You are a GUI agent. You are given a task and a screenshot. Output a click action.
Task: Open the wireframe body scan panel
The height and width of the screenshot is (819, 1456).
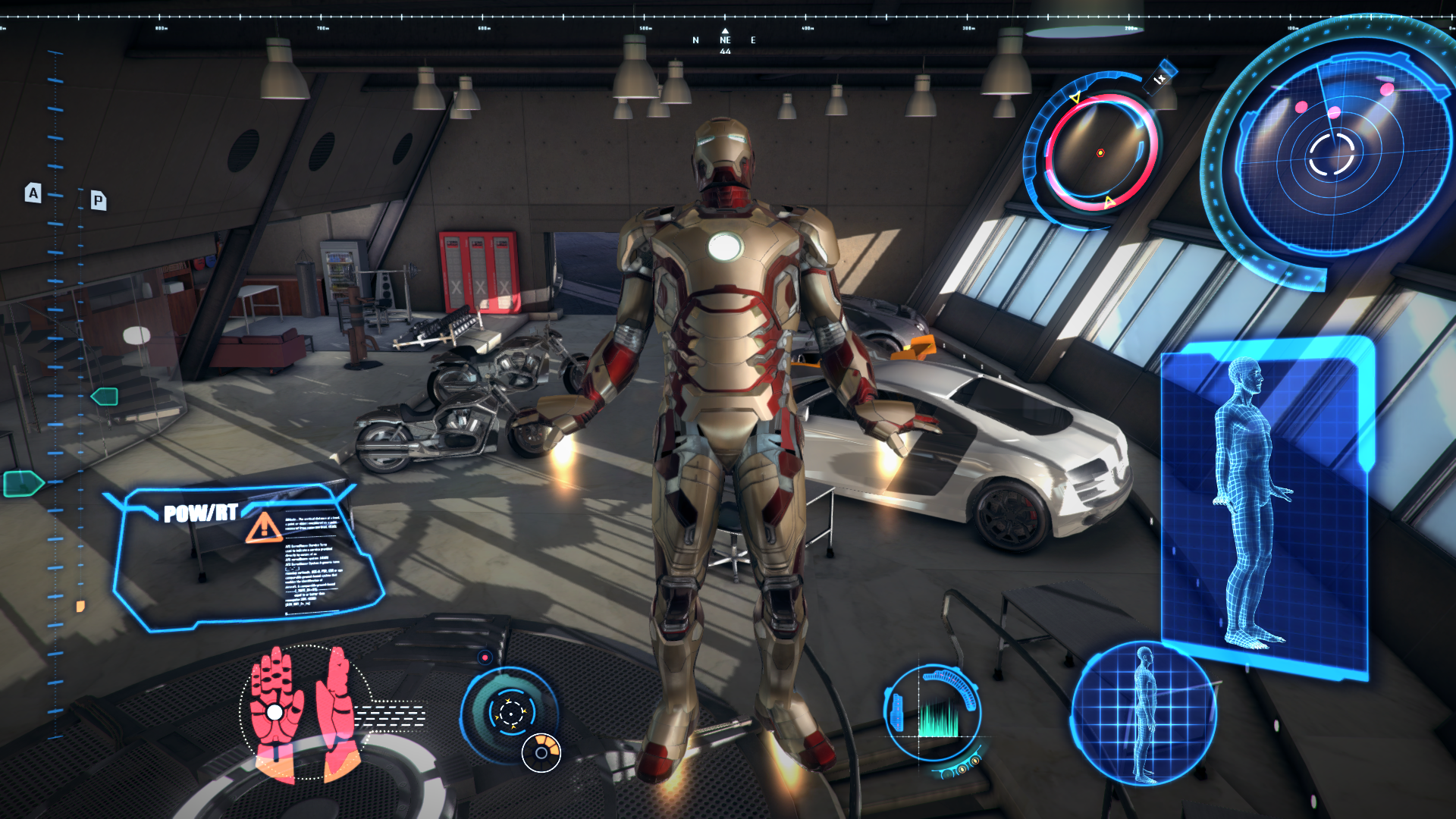tap(1265, 507)
